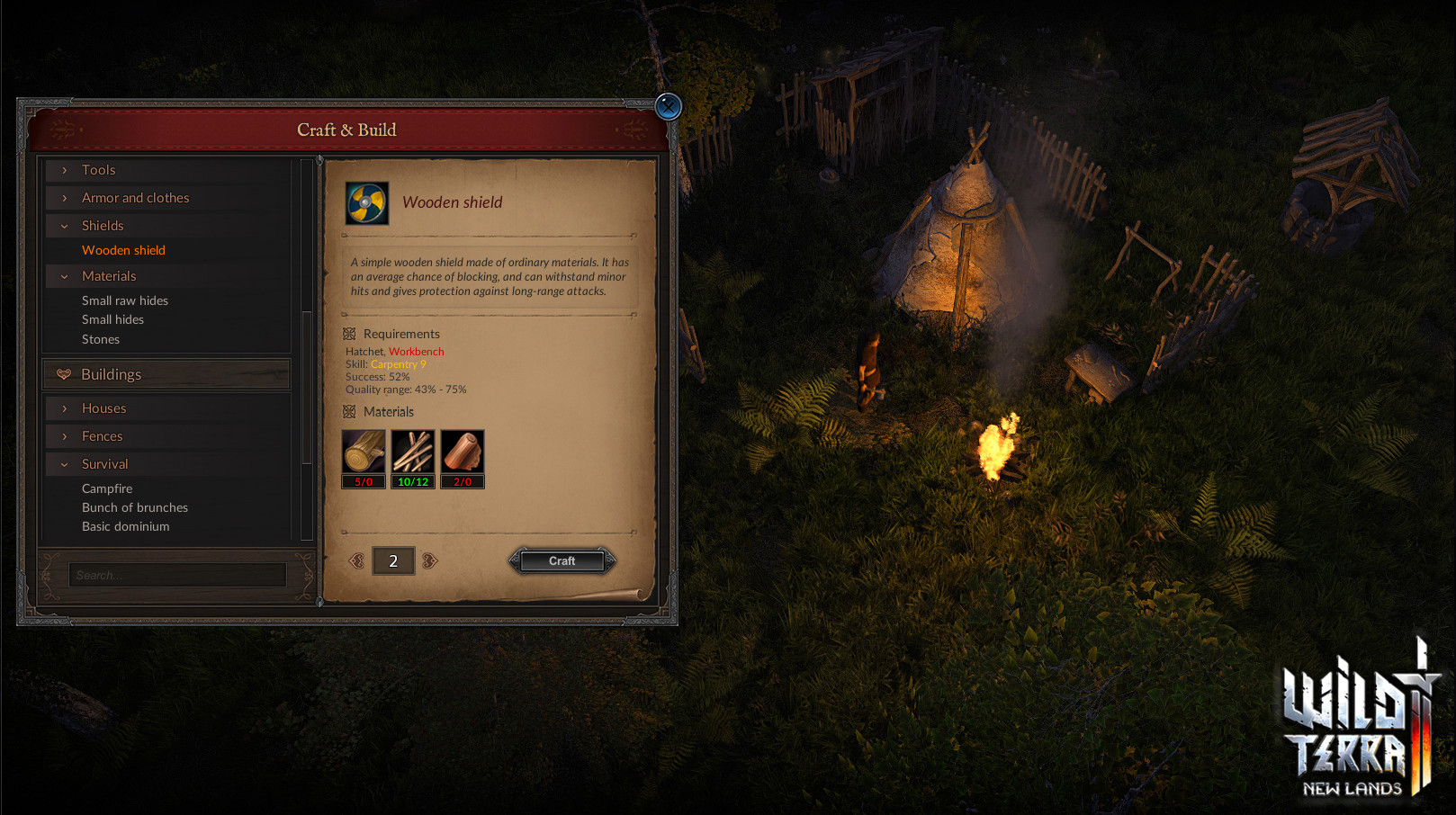Click the decrease quantity arrow left of the counter

click(x=359, y=560)
